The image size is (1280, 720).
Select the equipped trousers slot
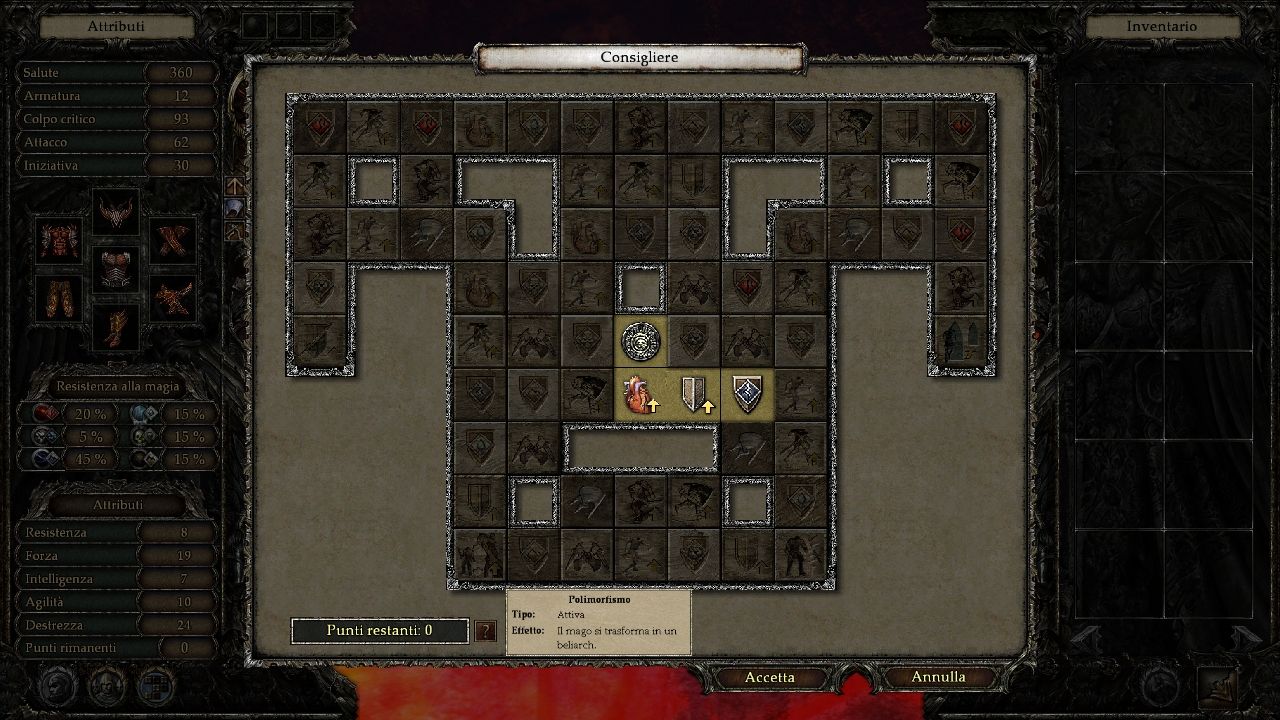pos(60,298)
